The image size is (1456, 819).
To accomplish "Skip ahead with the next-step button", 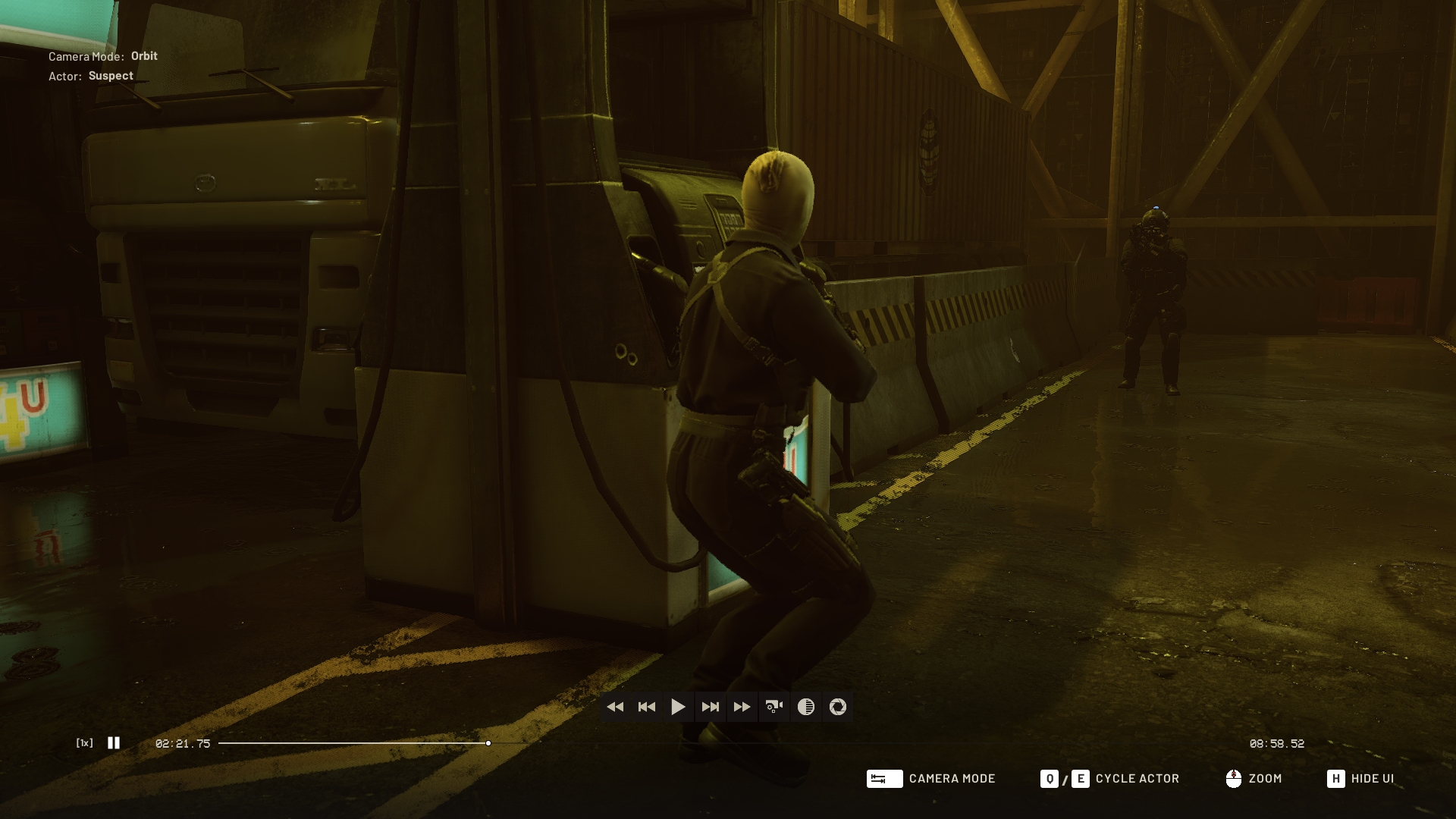I will (711, 707).
